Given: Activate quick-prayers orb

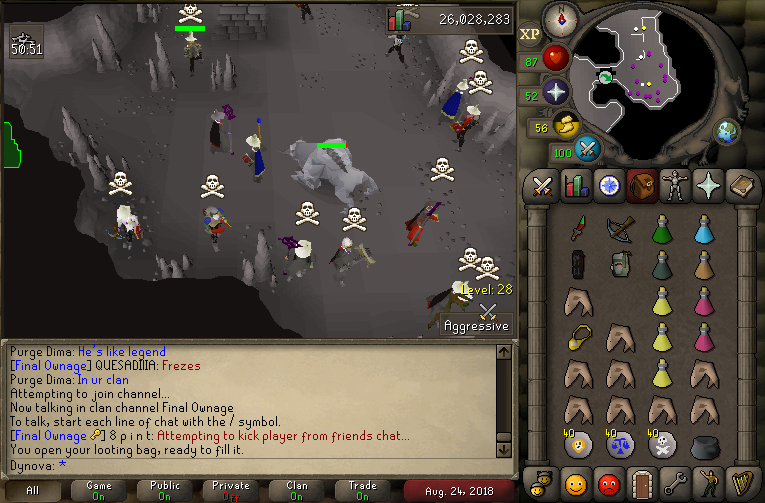Looking at the screenshot, I should pos(555,93).
